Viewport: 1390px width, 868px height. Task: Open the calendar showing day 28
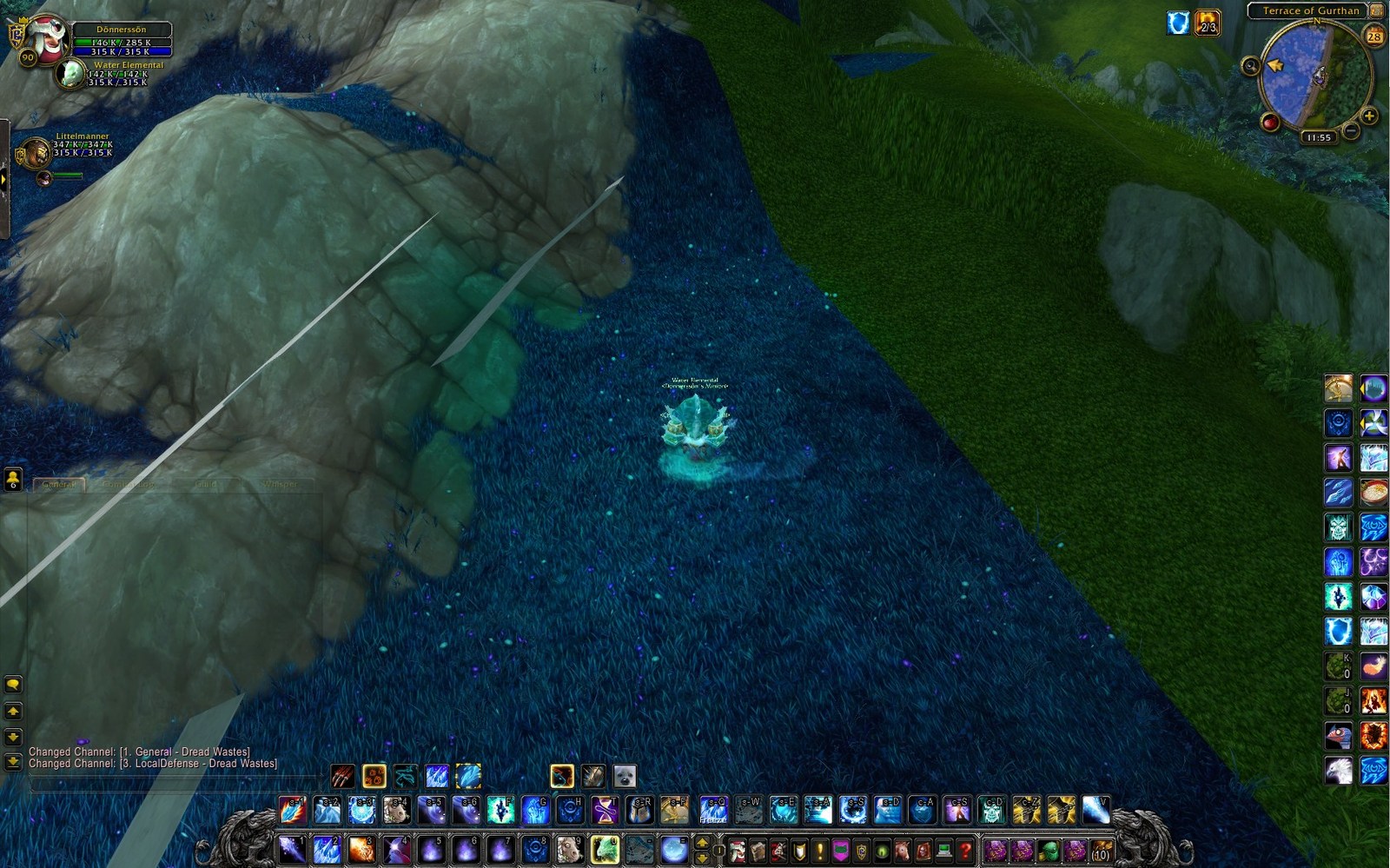click(1373, 36)
